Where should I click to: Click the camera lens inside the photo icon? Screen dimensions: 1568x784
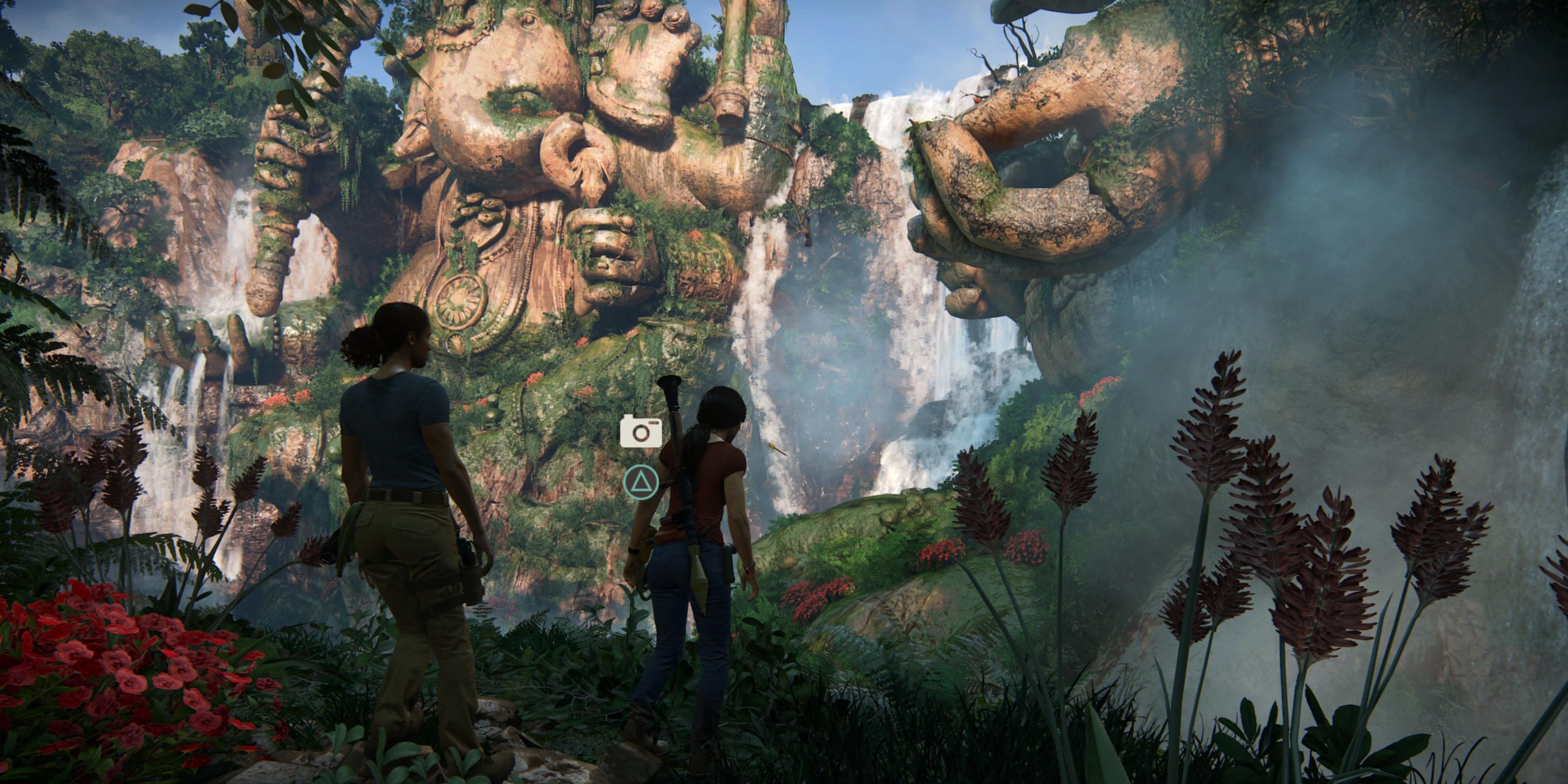pos(641,433)
